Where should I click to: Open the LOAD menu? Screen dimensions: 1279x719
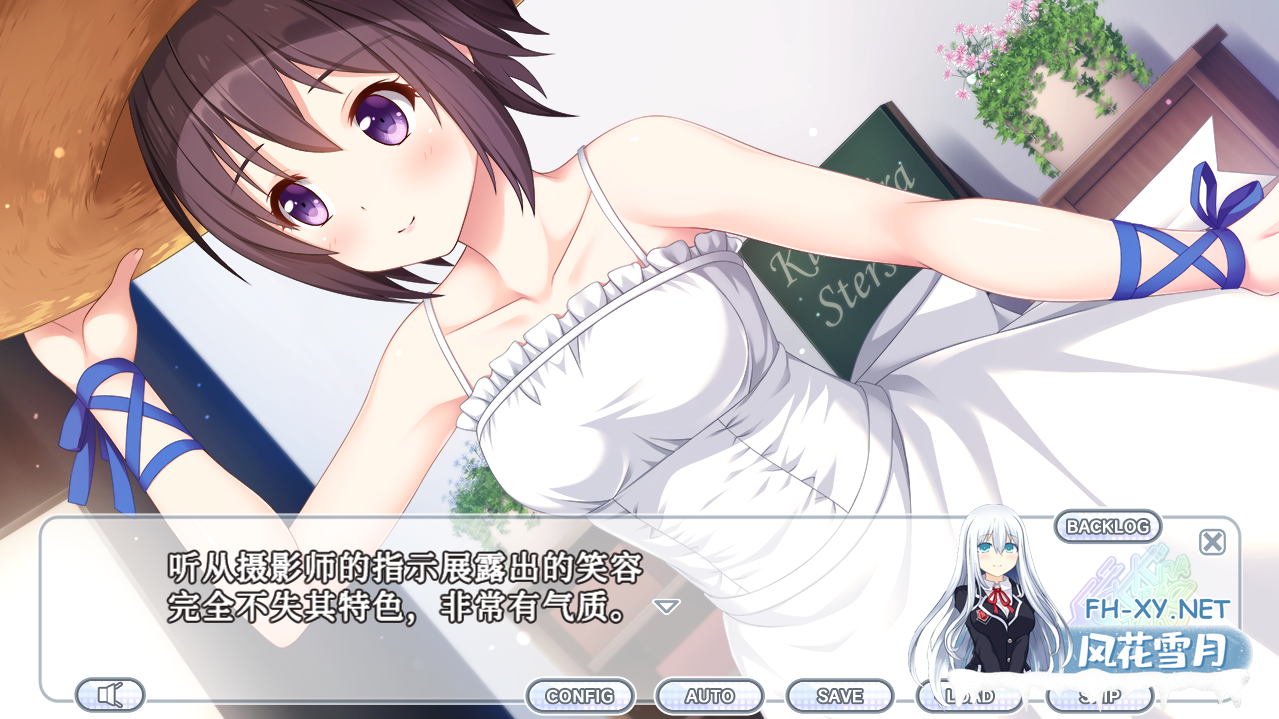click(x=968, y=696)
